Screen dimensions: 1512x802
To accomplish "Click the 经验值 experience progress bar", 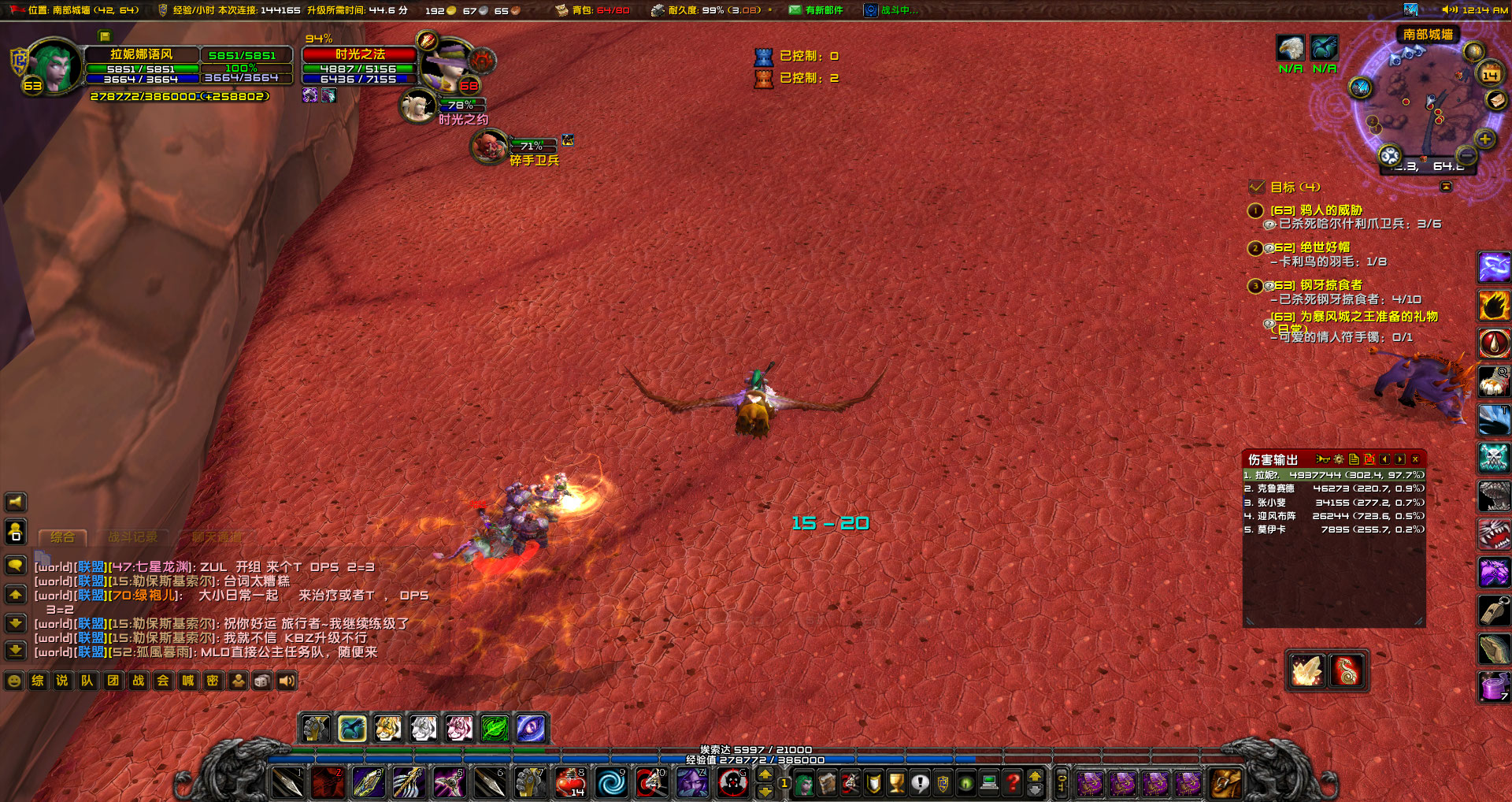I will (x=756, y=760).
